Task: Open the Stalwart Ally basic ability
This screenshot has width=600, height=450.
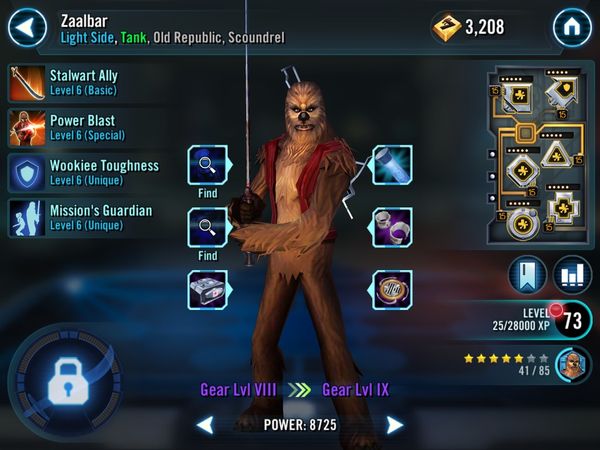Action: coord(82,81)
